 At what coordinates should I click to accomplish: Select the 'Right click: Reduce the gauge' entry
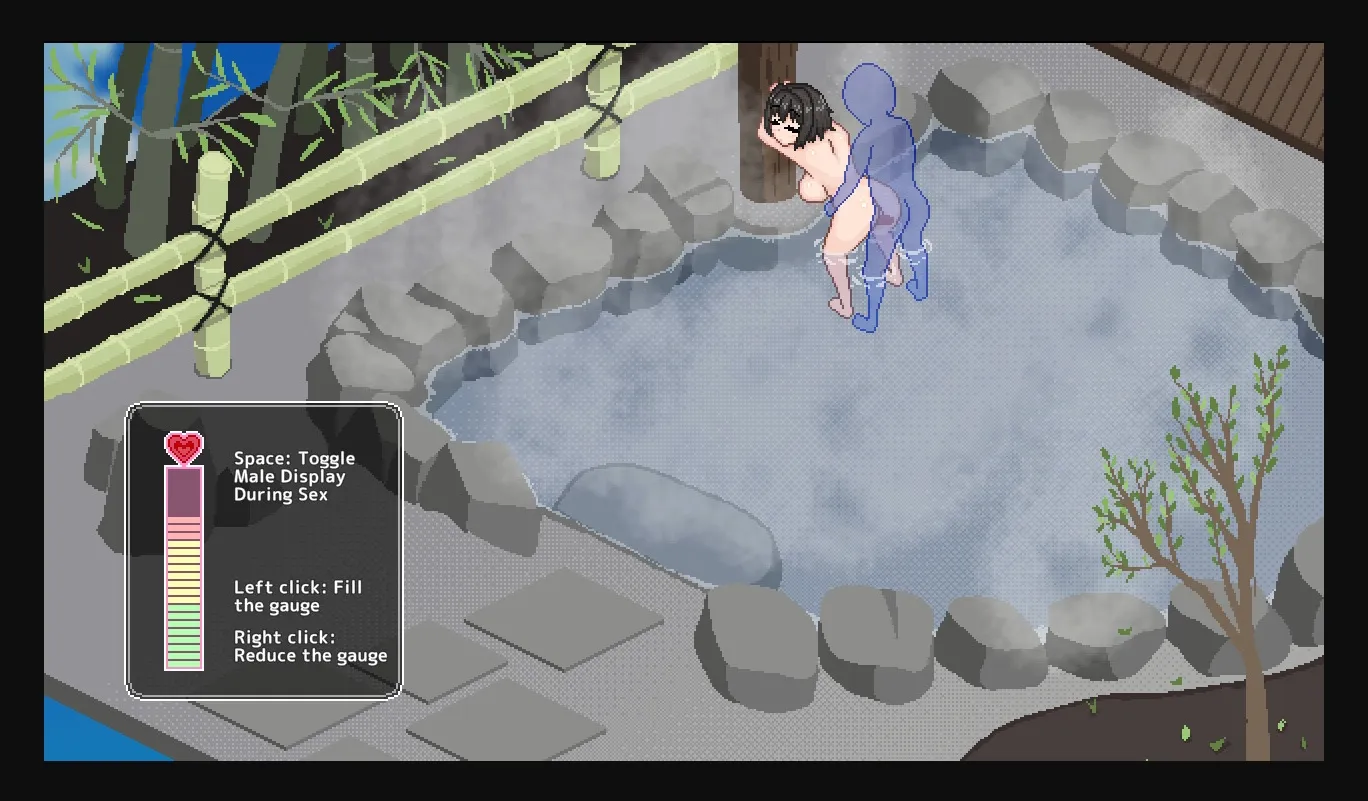pyautogui.click(x=309, y=646)
